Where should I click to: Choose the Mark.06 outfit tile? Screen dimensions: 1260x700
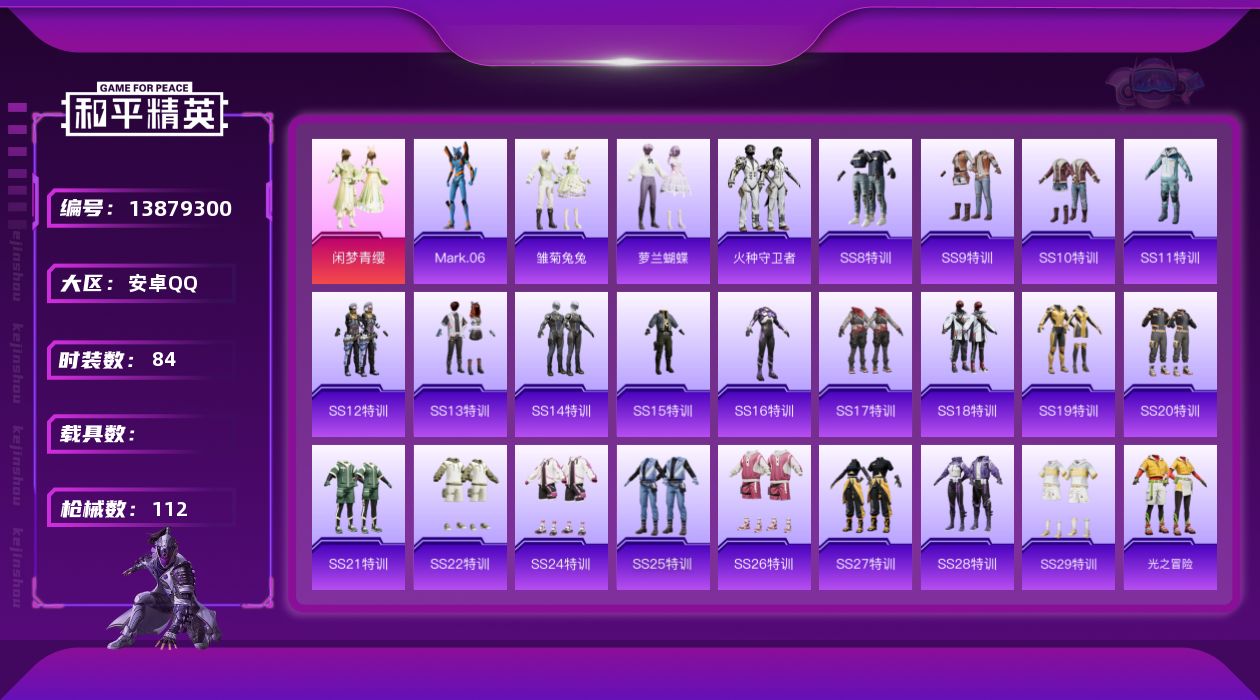point(460,211)
